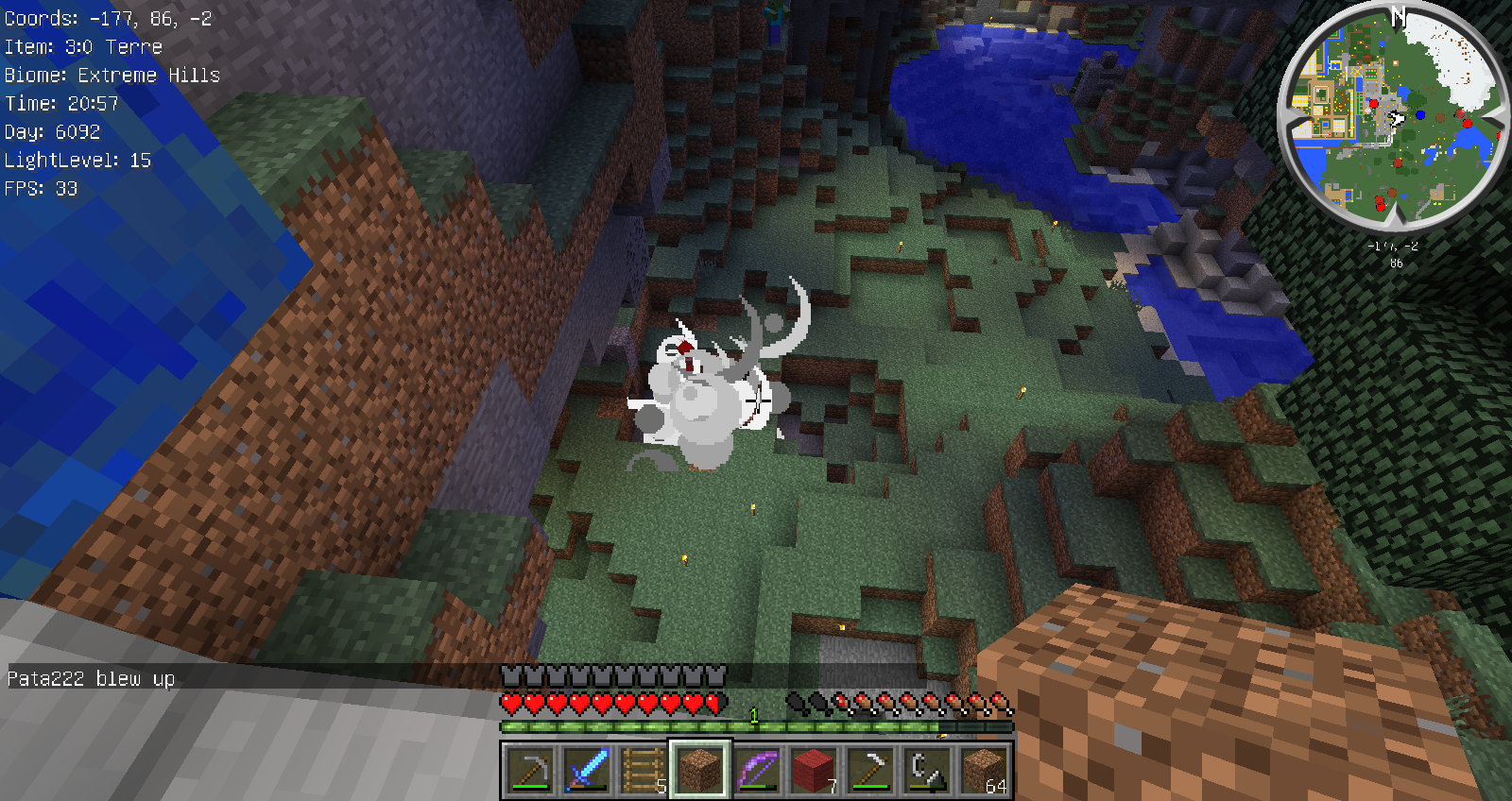Select the pickaxe in the hotbar

tap(530, 770)
